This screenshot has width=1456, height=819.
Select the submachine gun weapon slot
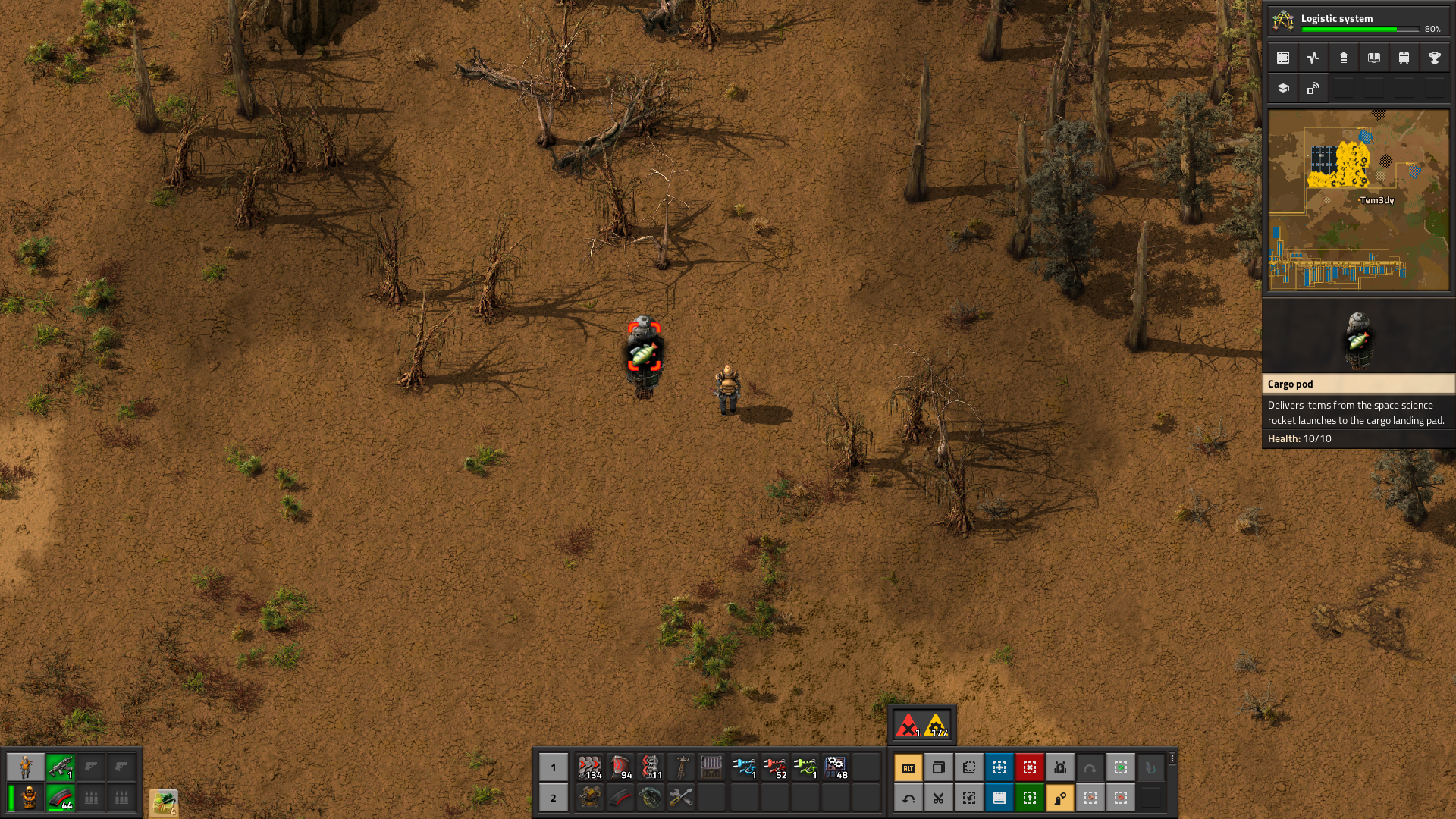tap(60, 767)
